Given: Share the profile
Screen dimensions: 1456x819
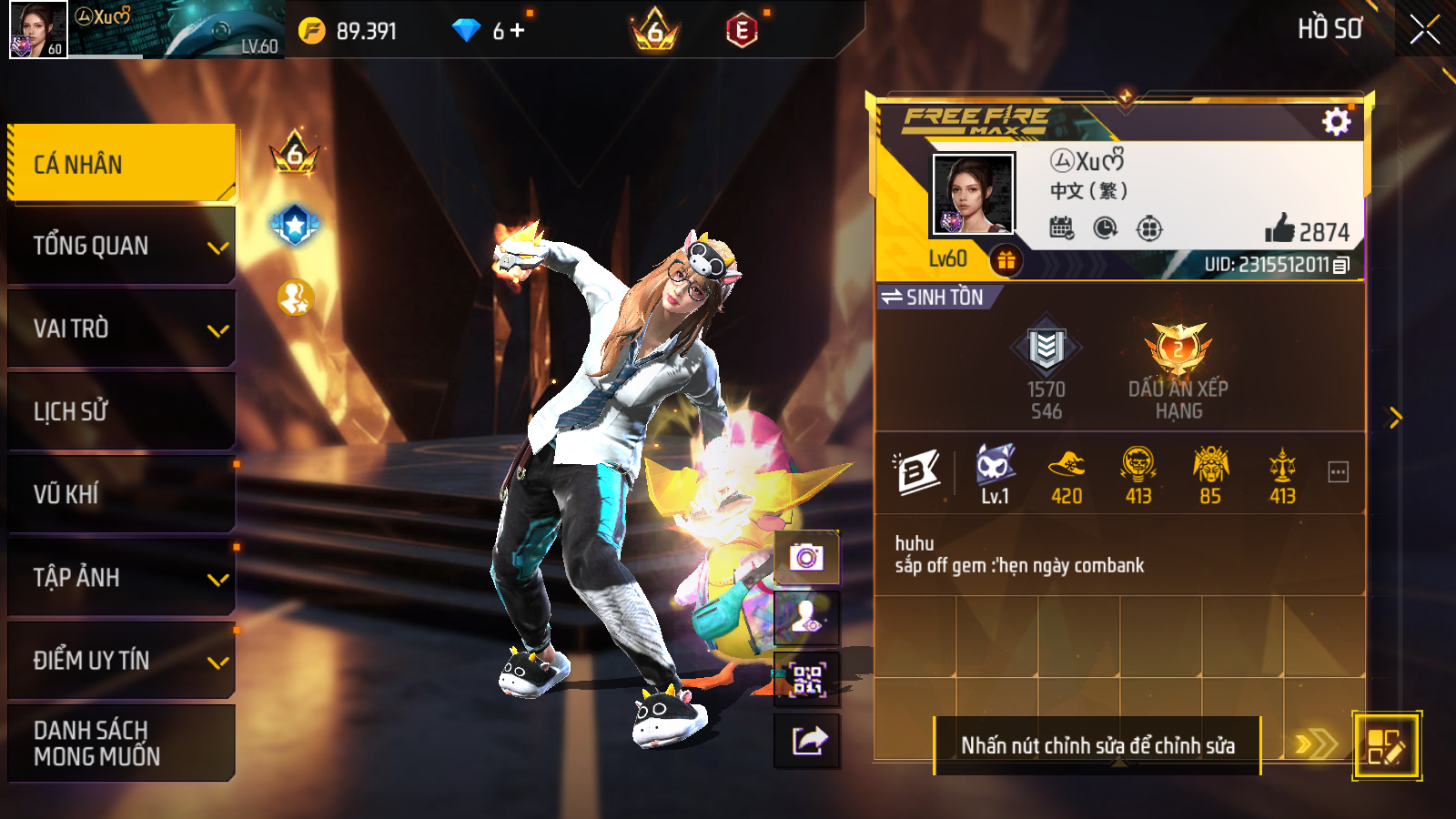Looking at the screenshot, I should click(x=806, y=741).
